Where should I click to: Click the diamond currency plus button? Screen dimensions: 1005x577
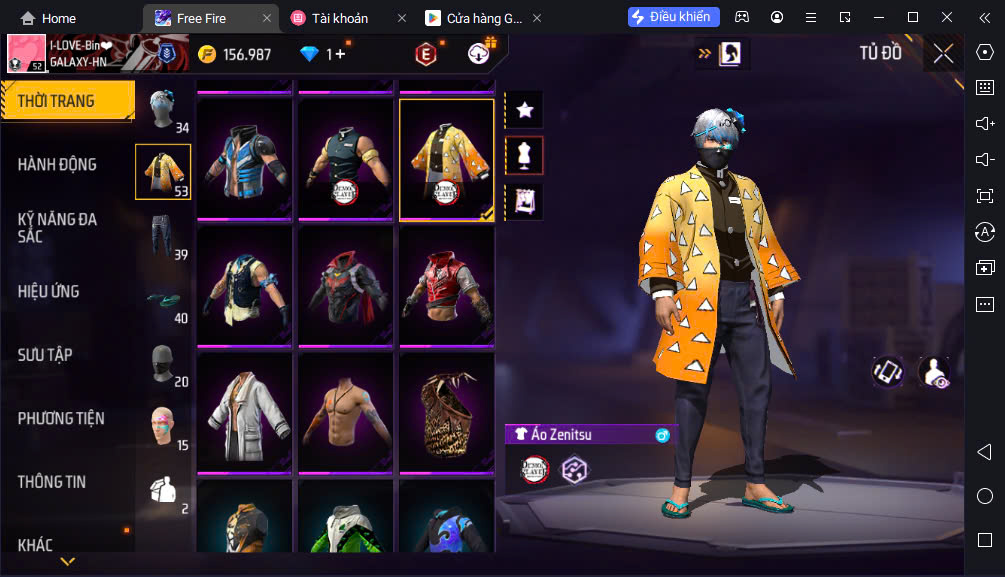click(x=339, y=54)
